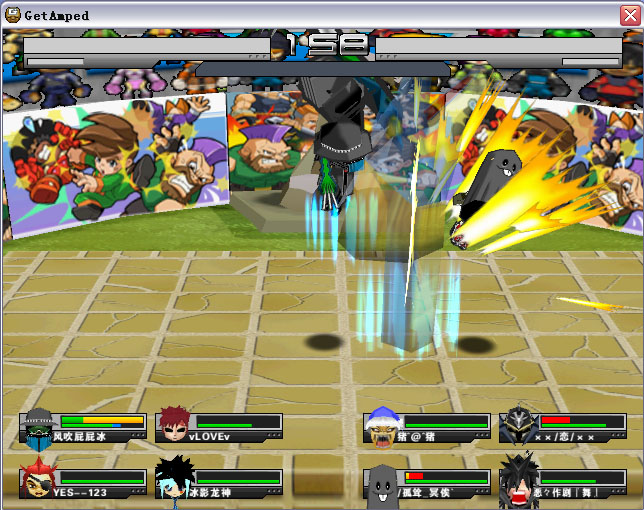The width and height of the screenshot is (644, 510).
Task: Select the shouting black-haired player portrait
Action: 518,479
